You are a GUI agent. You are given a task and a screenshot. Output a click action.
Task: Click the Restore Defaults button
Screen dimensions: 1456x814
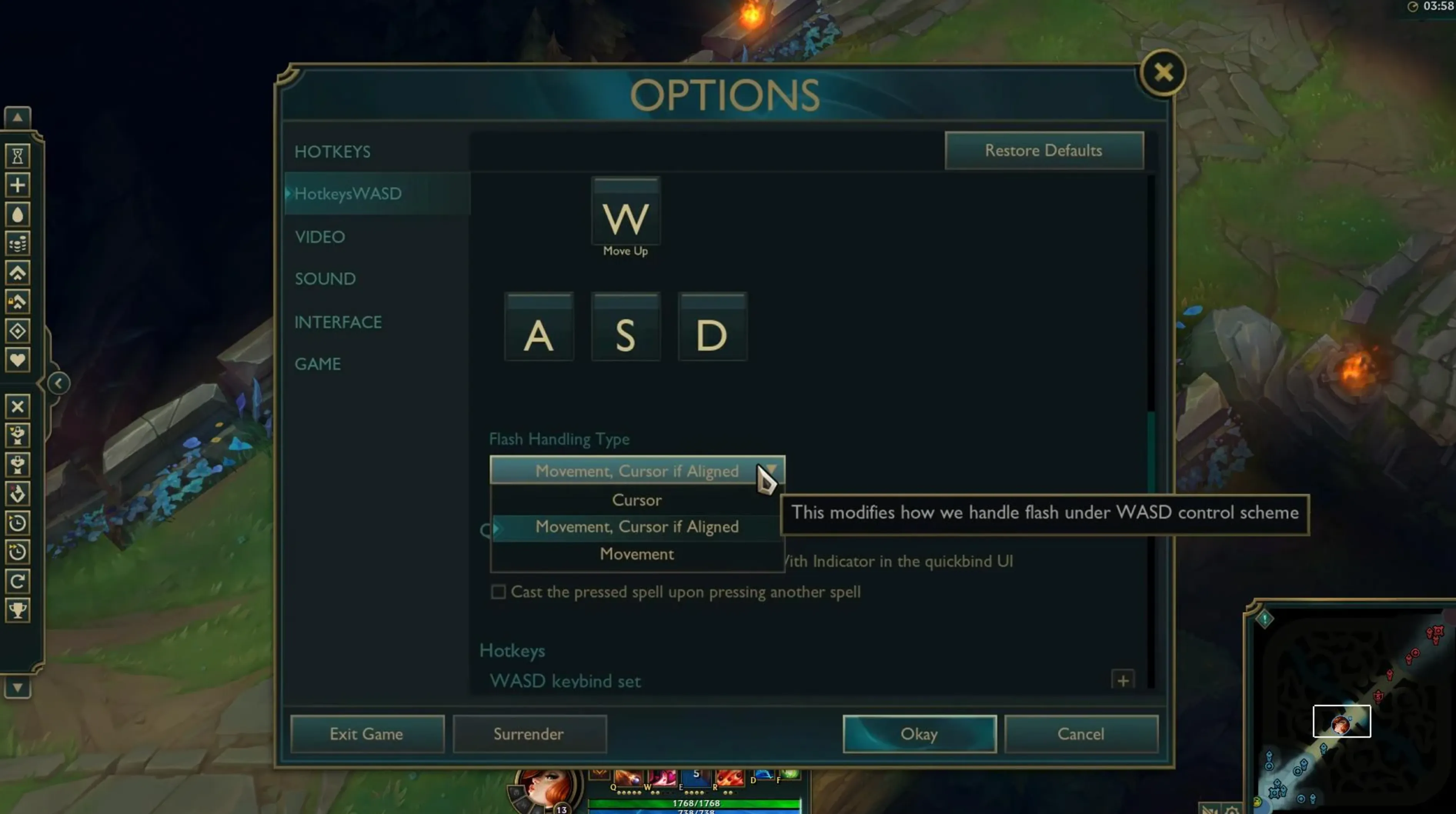[x=1044, y=150]
